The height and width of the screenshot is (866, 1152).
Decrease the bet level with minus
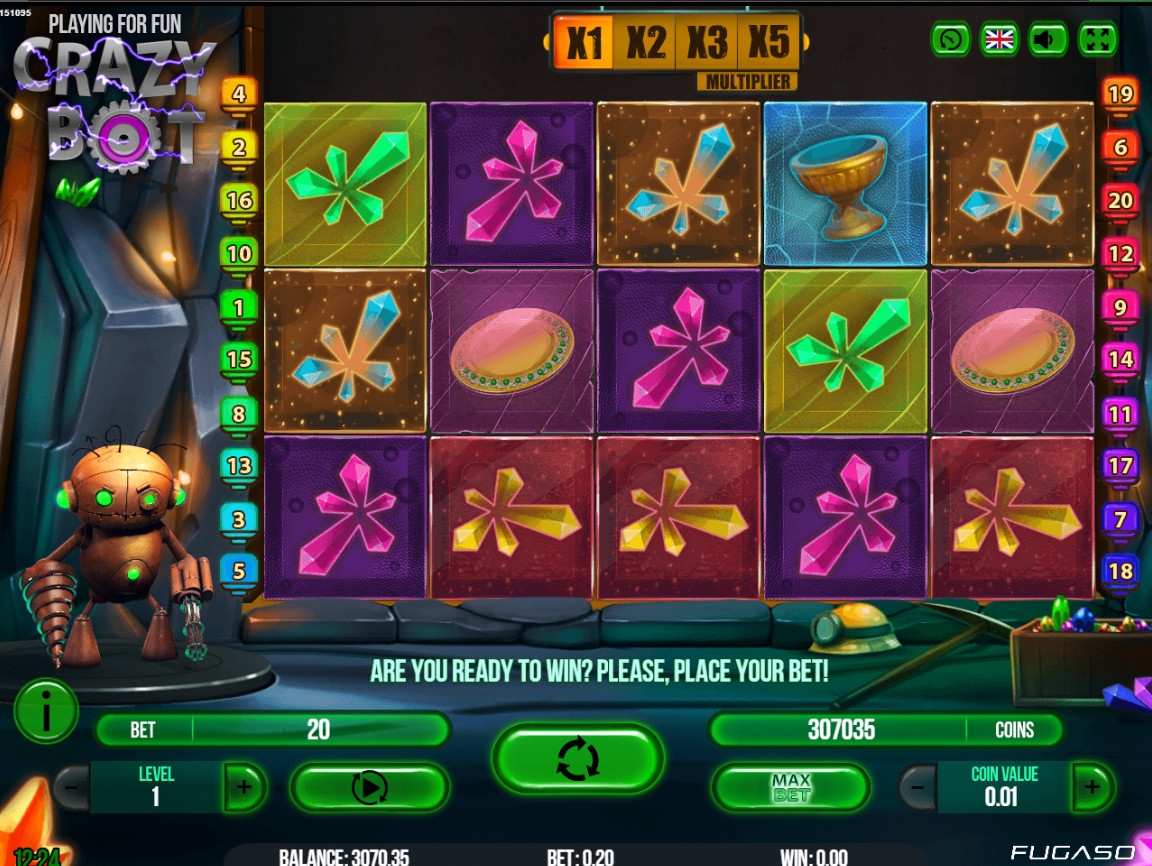pyautogui.click(x=71, y=787)
